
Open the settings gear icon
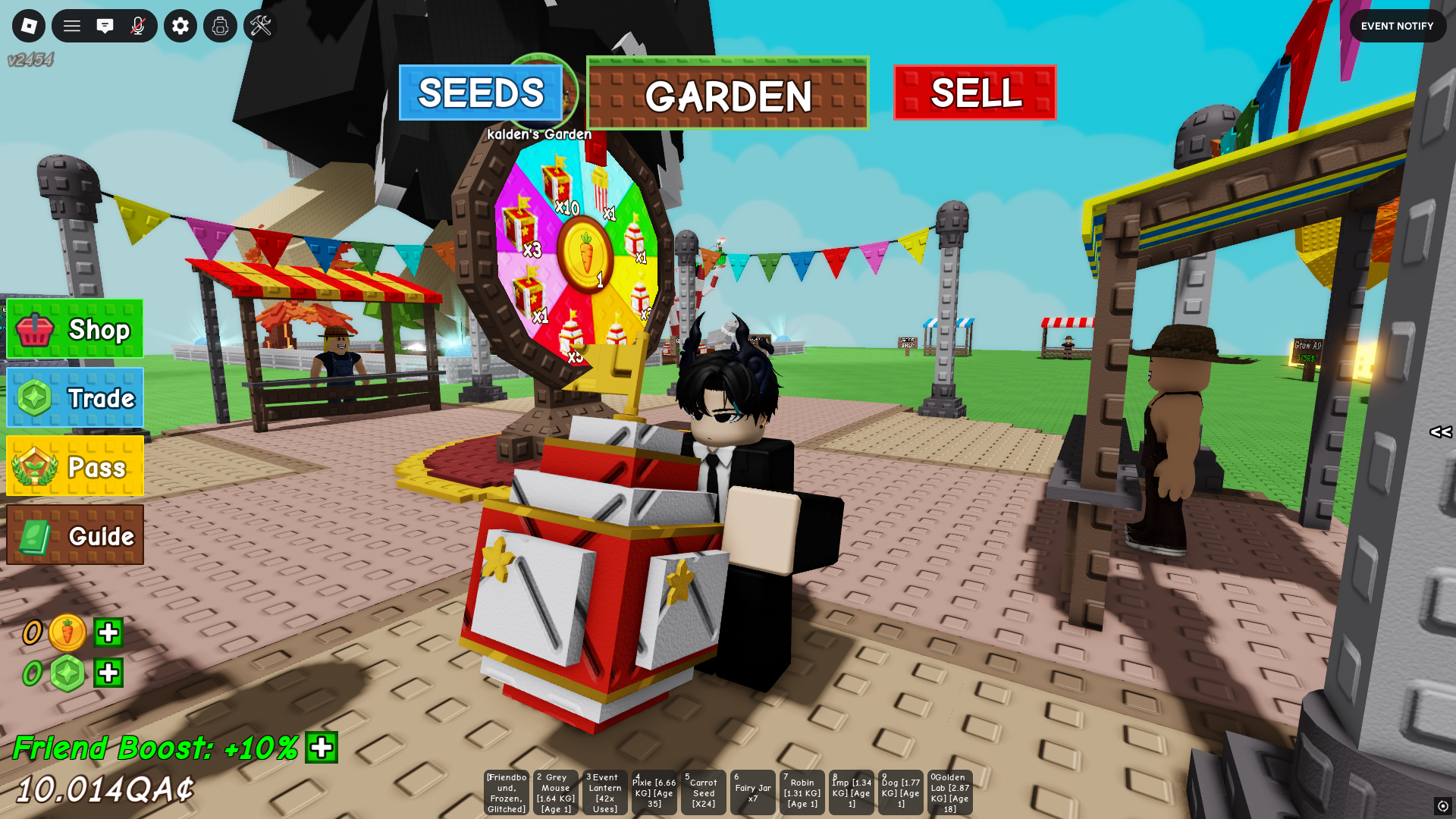180,26
